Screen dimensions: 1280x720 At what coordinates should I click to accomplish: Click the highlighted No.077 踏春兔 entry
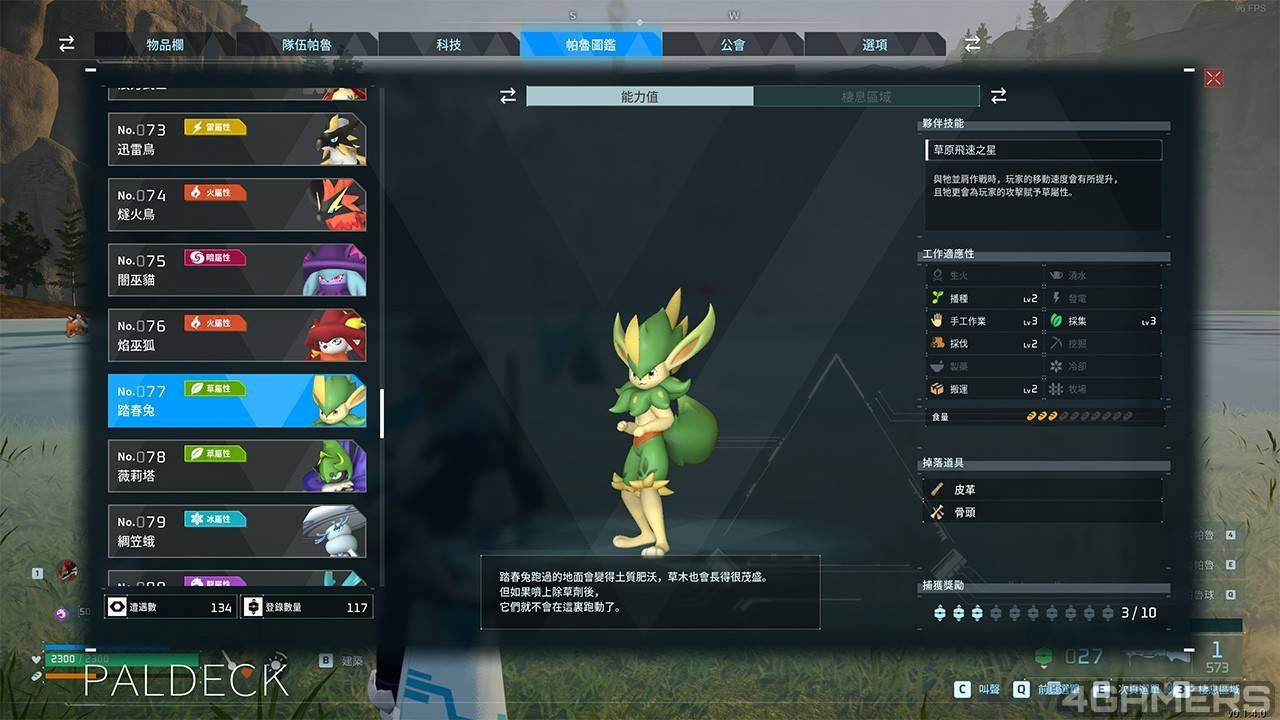click(237, 401)
